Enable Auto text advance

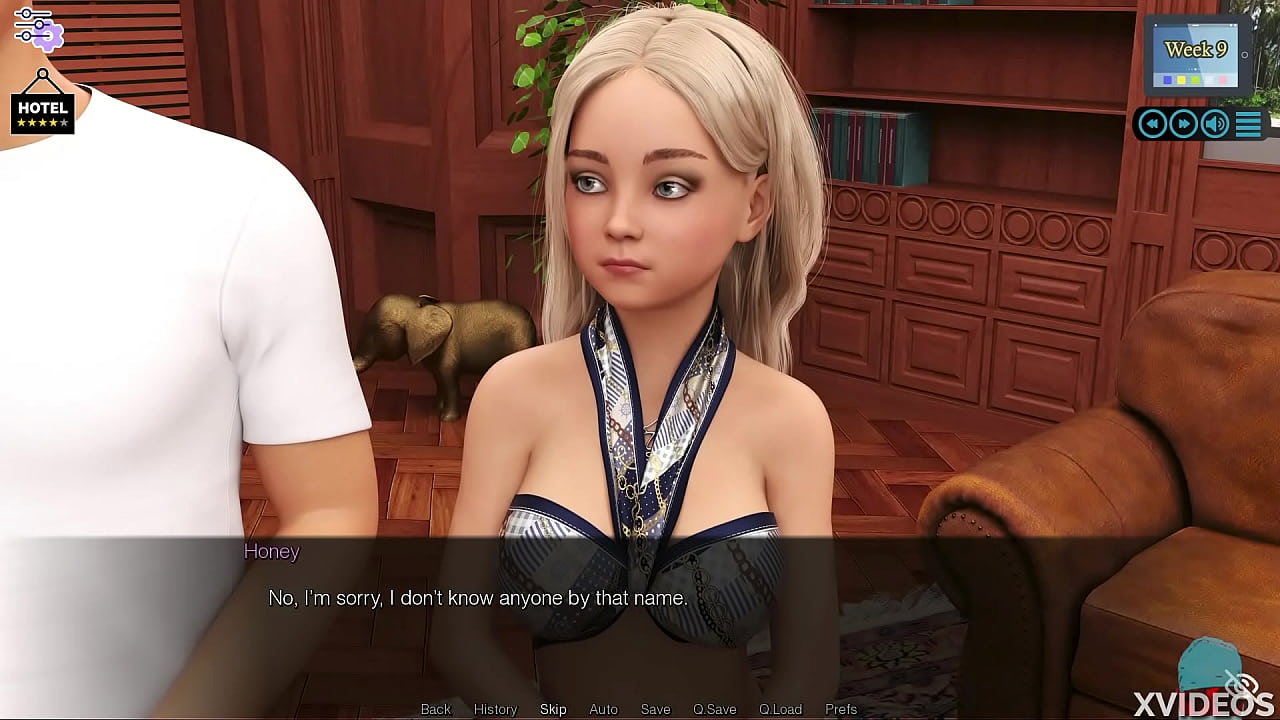[x=603, y=708]
